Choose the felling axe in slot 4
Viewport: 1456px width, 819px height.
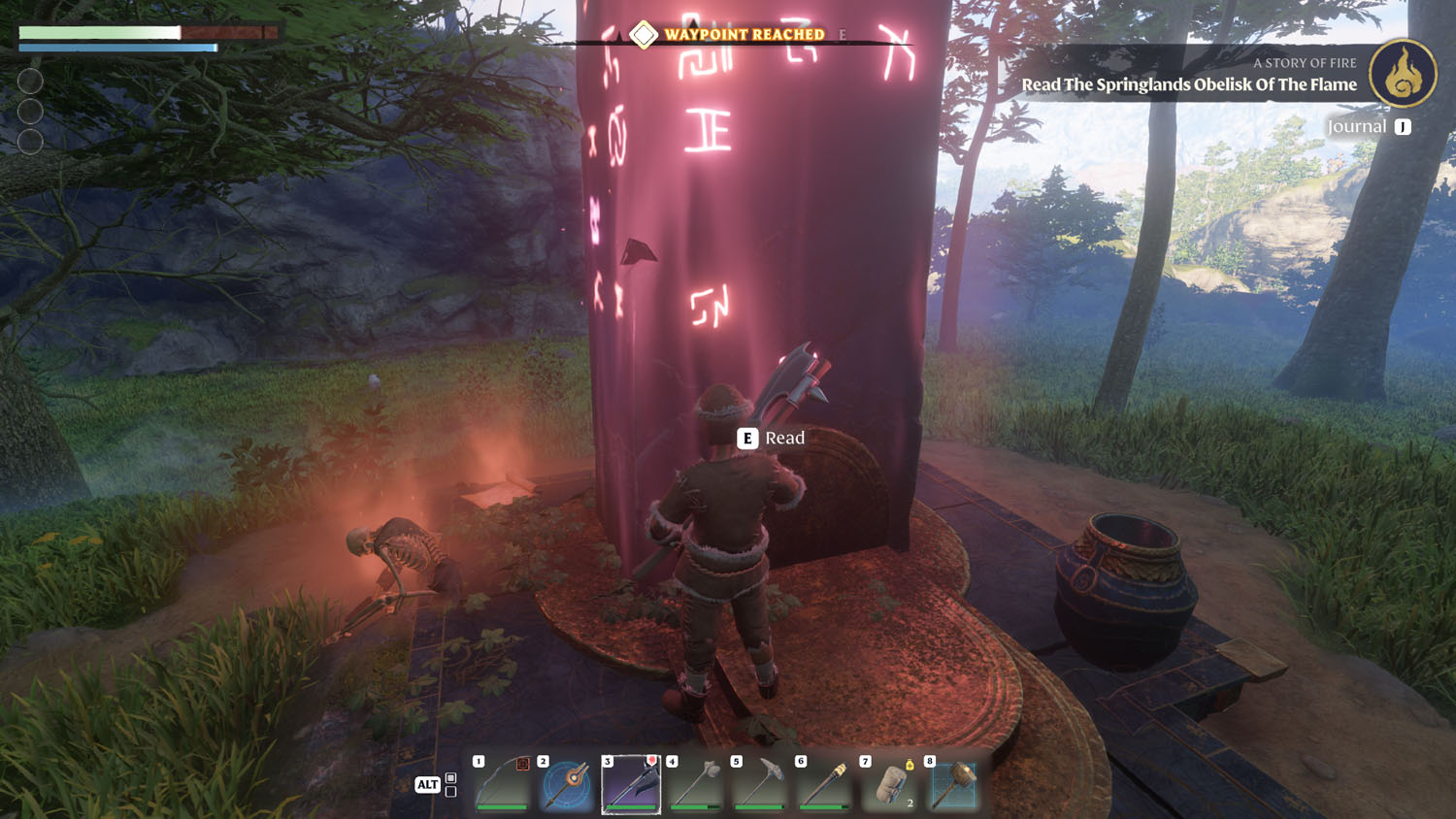click(x=696, y=784)
